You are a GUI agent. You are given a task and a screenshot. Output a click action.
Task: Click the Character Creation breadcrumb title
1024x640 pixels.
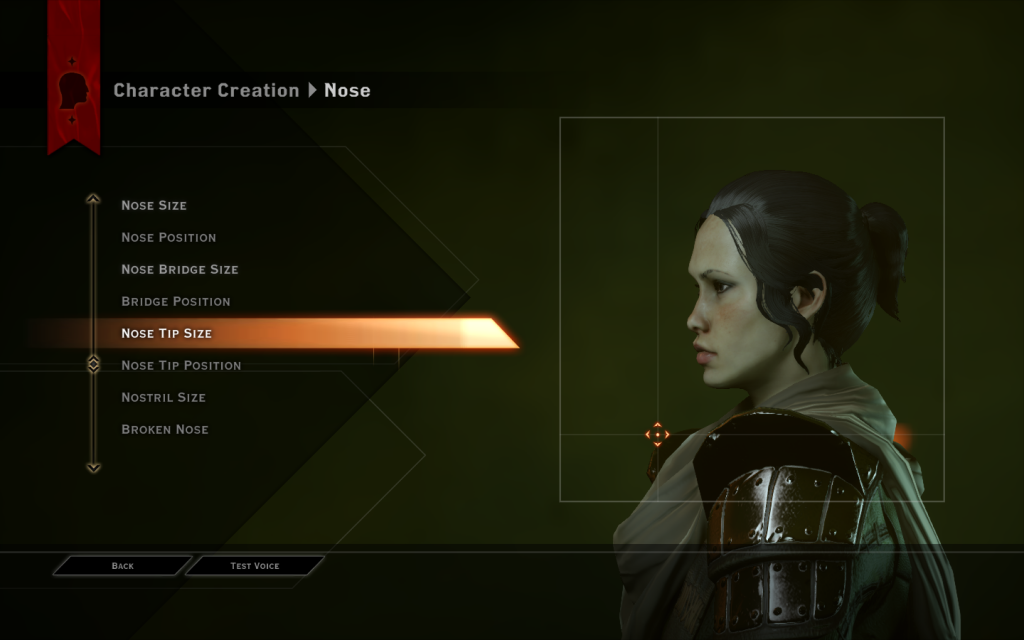pos(206,90)
